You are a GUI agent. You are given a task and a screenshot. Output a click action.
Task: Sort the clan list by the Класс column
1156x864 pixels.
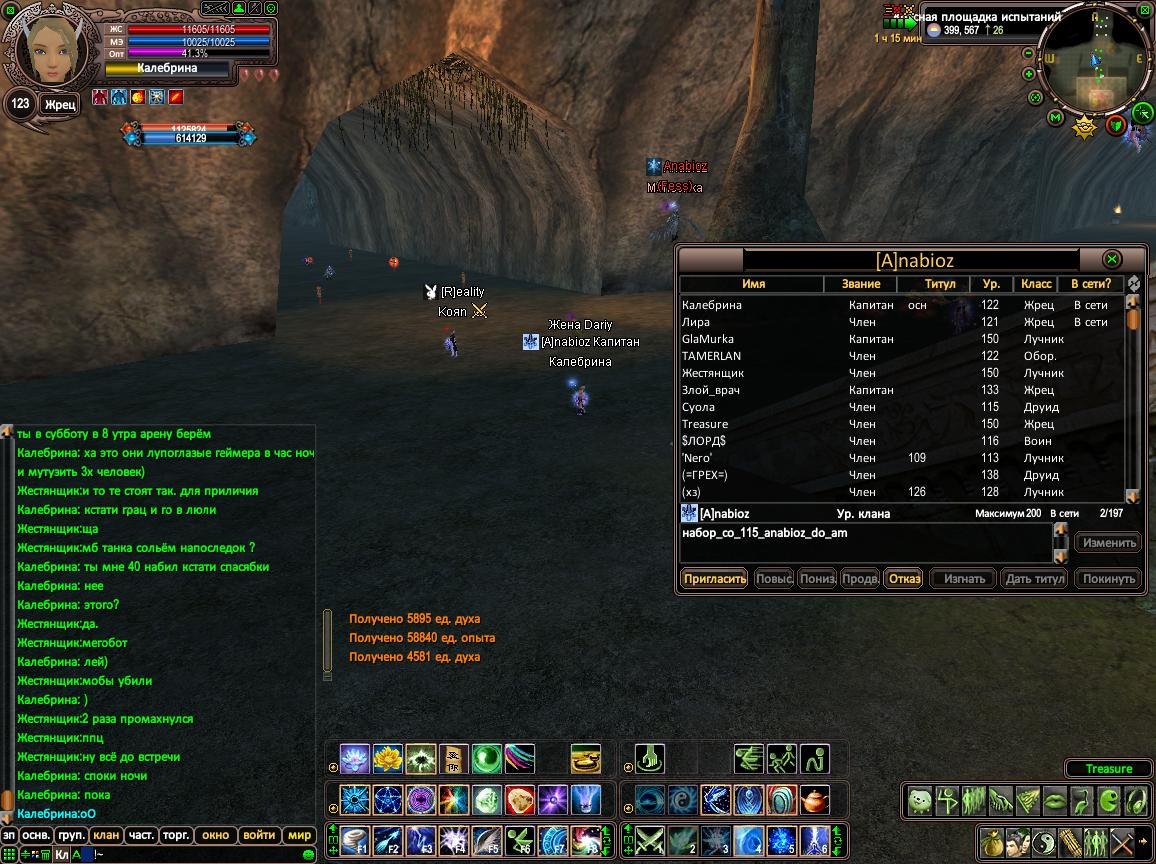tap(1036, 284)
